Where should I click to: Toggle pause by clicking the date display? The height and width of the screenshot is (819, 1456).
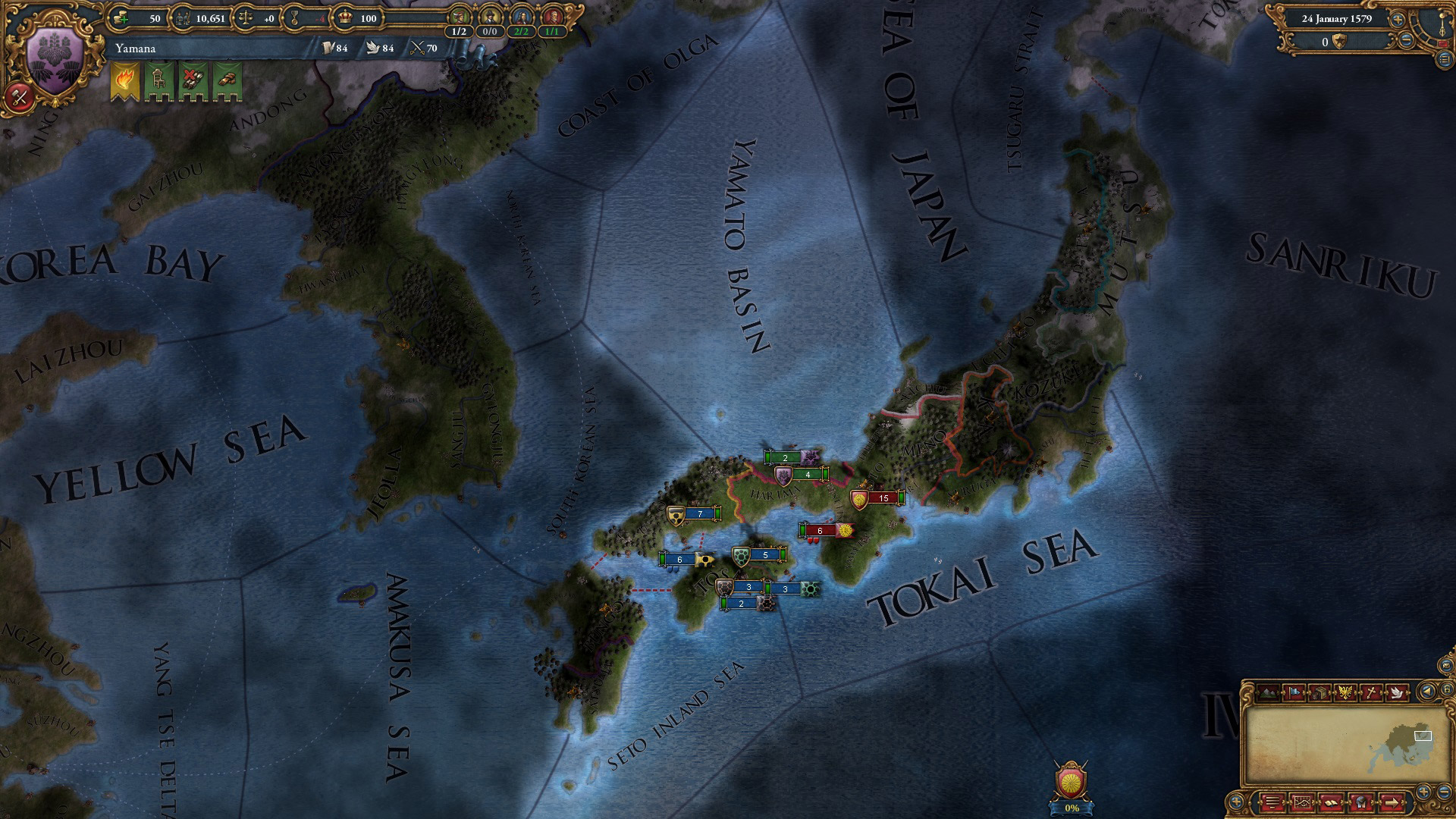click(1337, 20)
